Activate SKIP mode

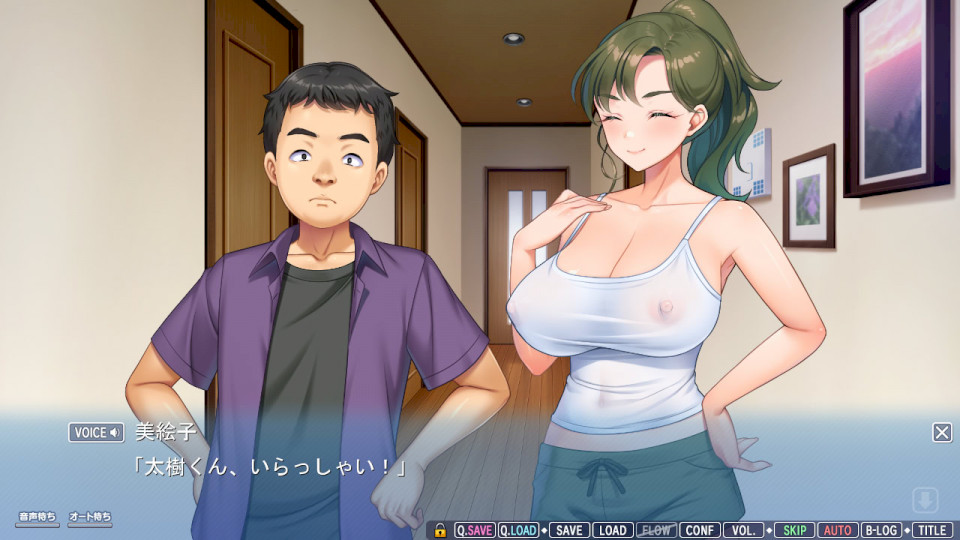794,530
